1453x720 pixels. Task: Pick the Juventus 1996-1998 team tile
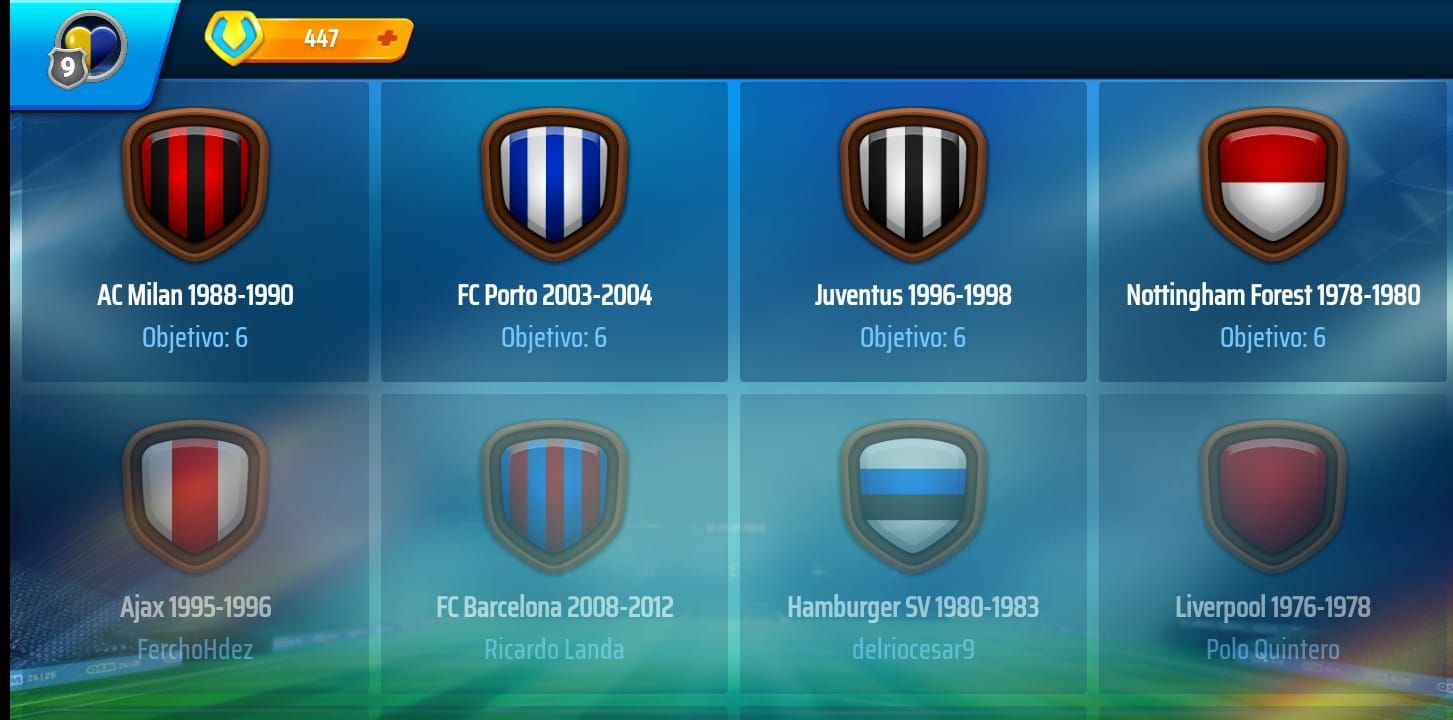(913, 232)
